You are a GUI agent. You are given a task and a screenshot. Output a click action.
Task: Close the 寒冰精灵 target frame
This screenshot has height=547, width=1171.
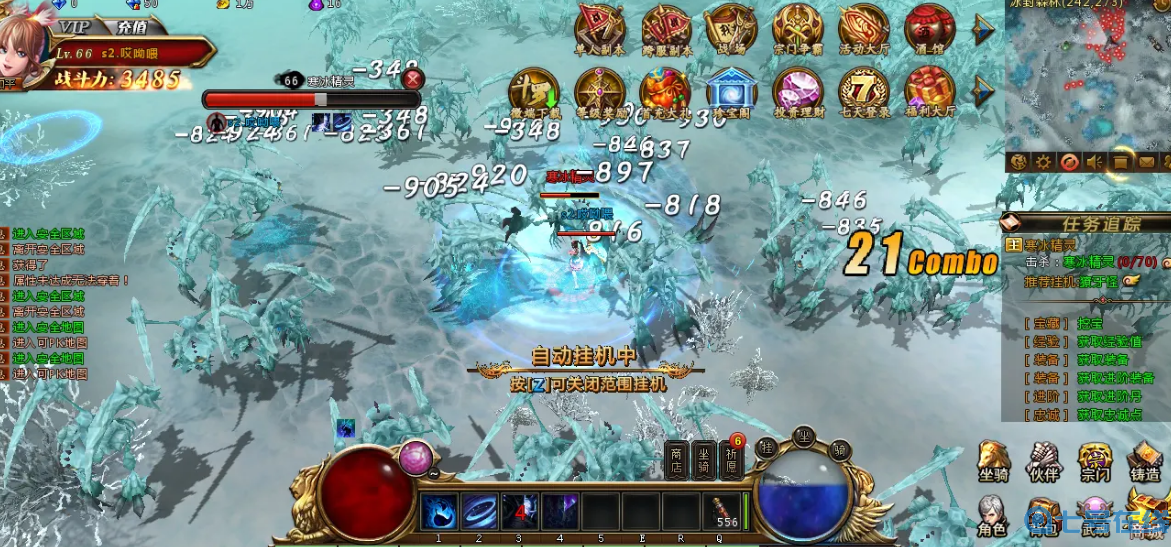pyautogui.click(x=413, y=79)
